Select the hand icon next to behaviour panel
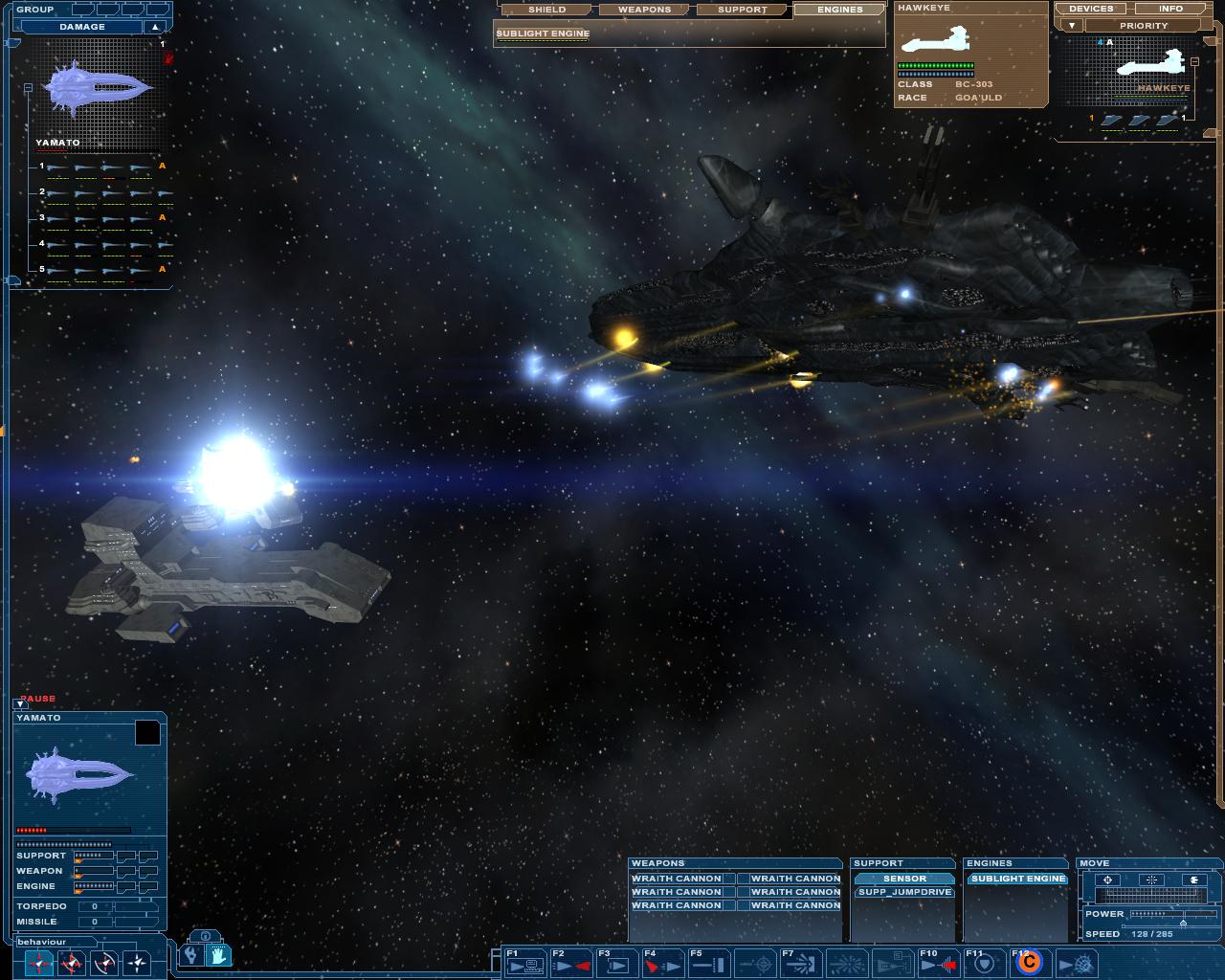1225x980 pixels. coord(219,955)
